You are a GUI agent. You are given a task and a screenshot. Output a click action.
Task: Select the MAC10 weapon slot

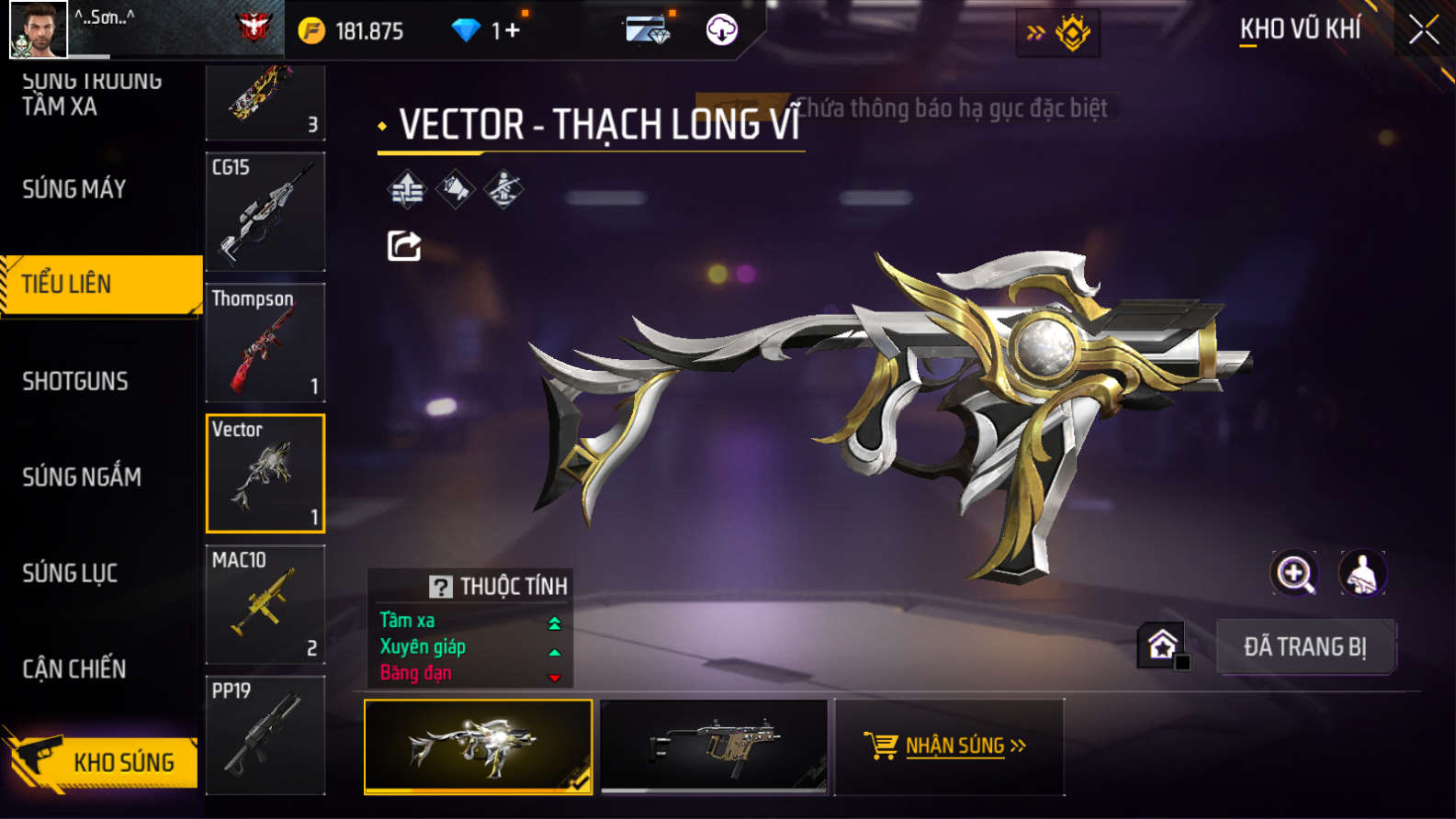[265, 604]
